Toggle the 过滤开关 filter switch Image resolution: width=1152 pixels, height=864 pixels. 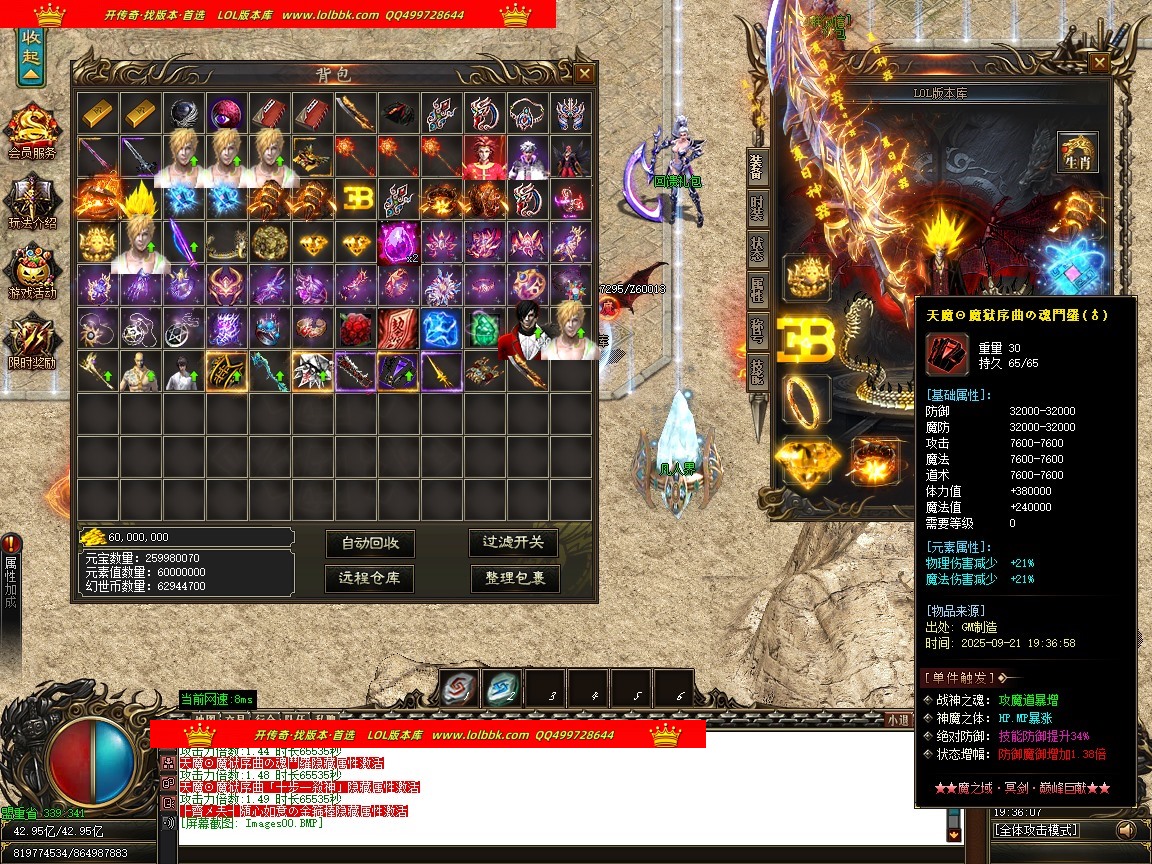point(514,542)
